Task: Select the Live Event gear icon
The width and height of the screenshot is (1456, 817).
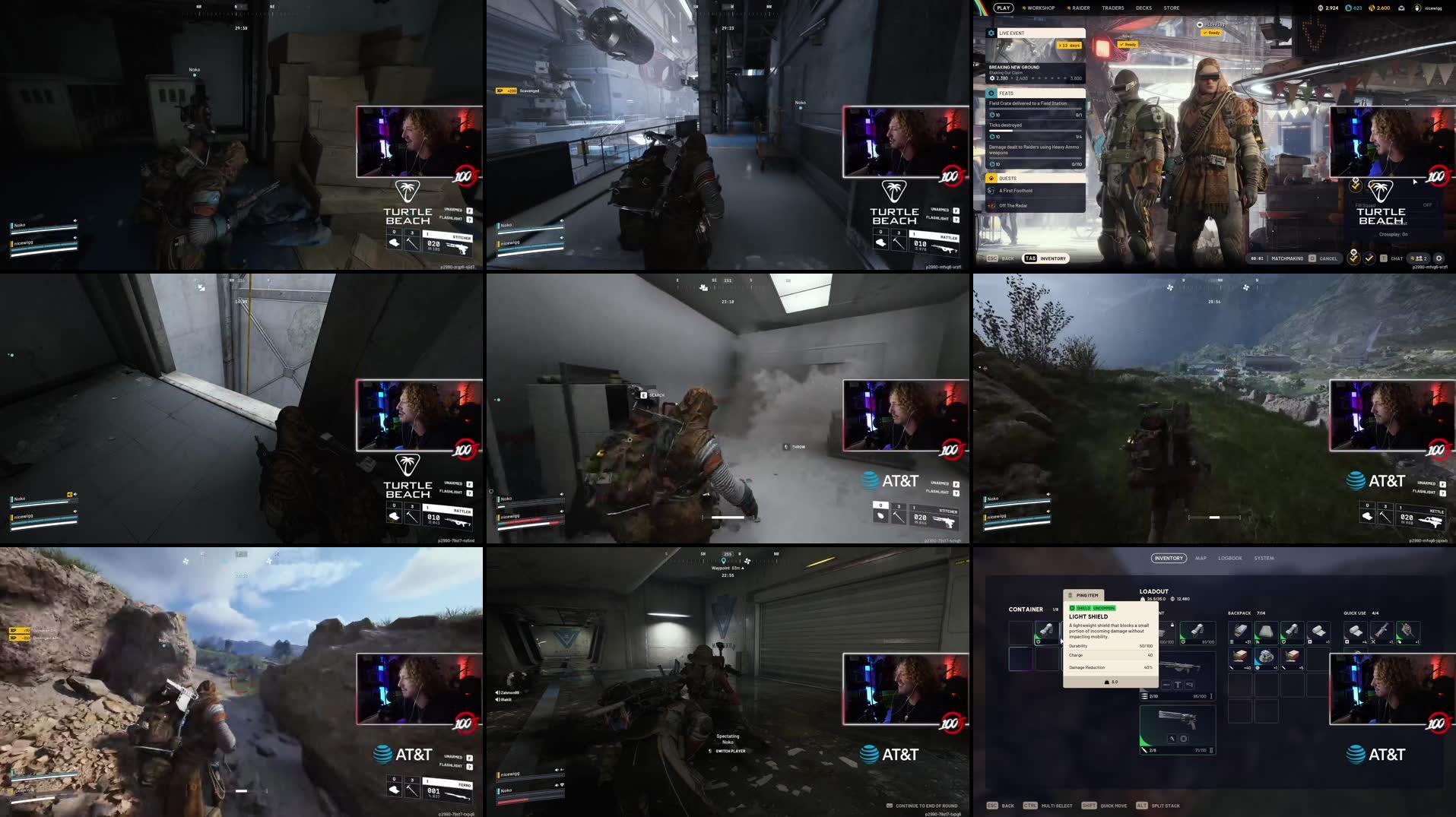Action: point(991,33)
